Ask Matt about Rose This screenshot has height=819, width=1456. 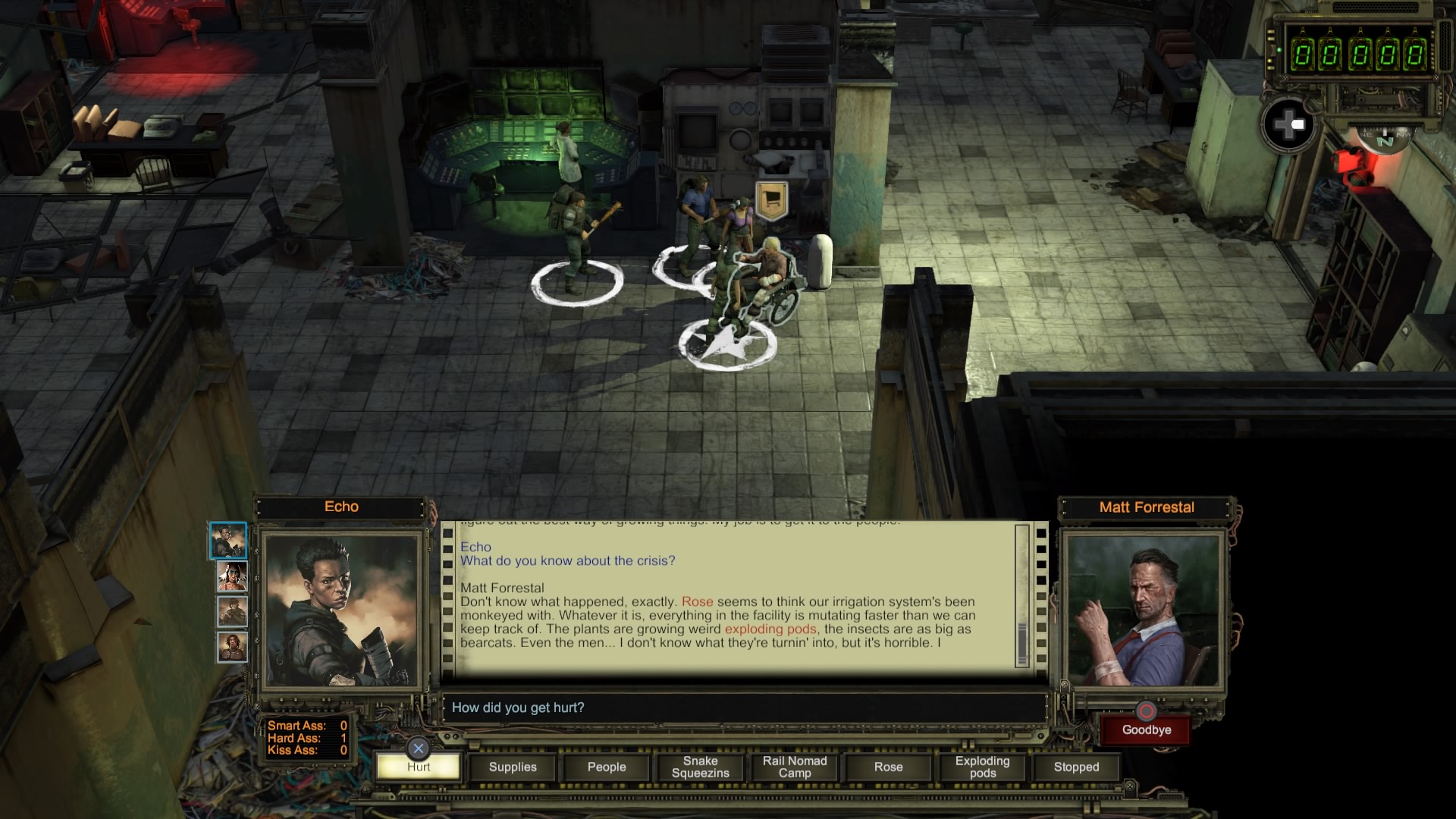(888, 767)
